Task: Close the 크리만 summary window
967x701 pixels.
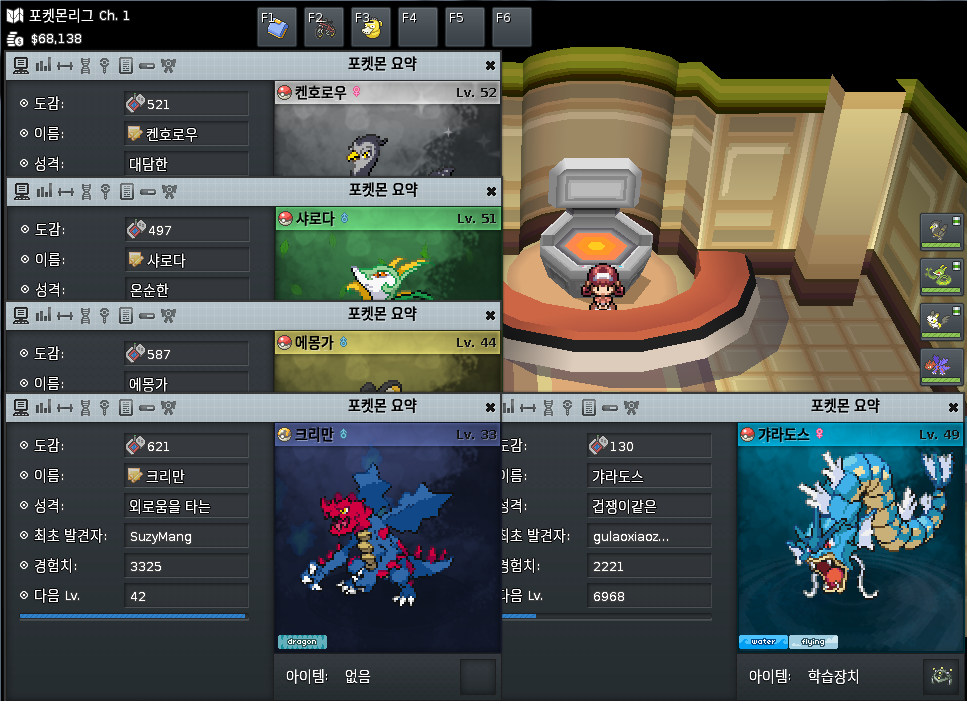Action: coord(490,407)
